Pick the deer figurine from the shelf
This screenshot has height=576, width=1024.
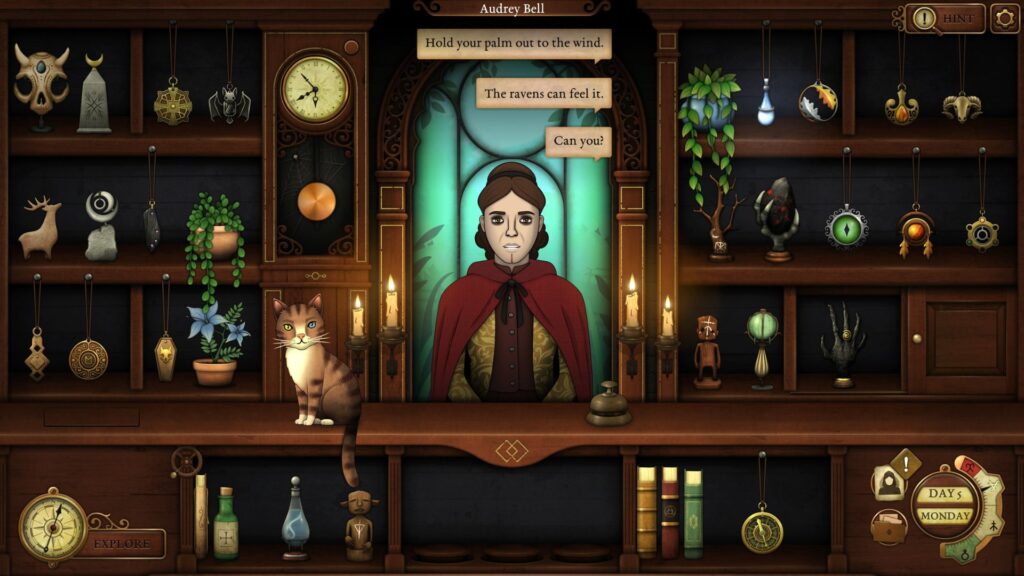click(39, 229)
